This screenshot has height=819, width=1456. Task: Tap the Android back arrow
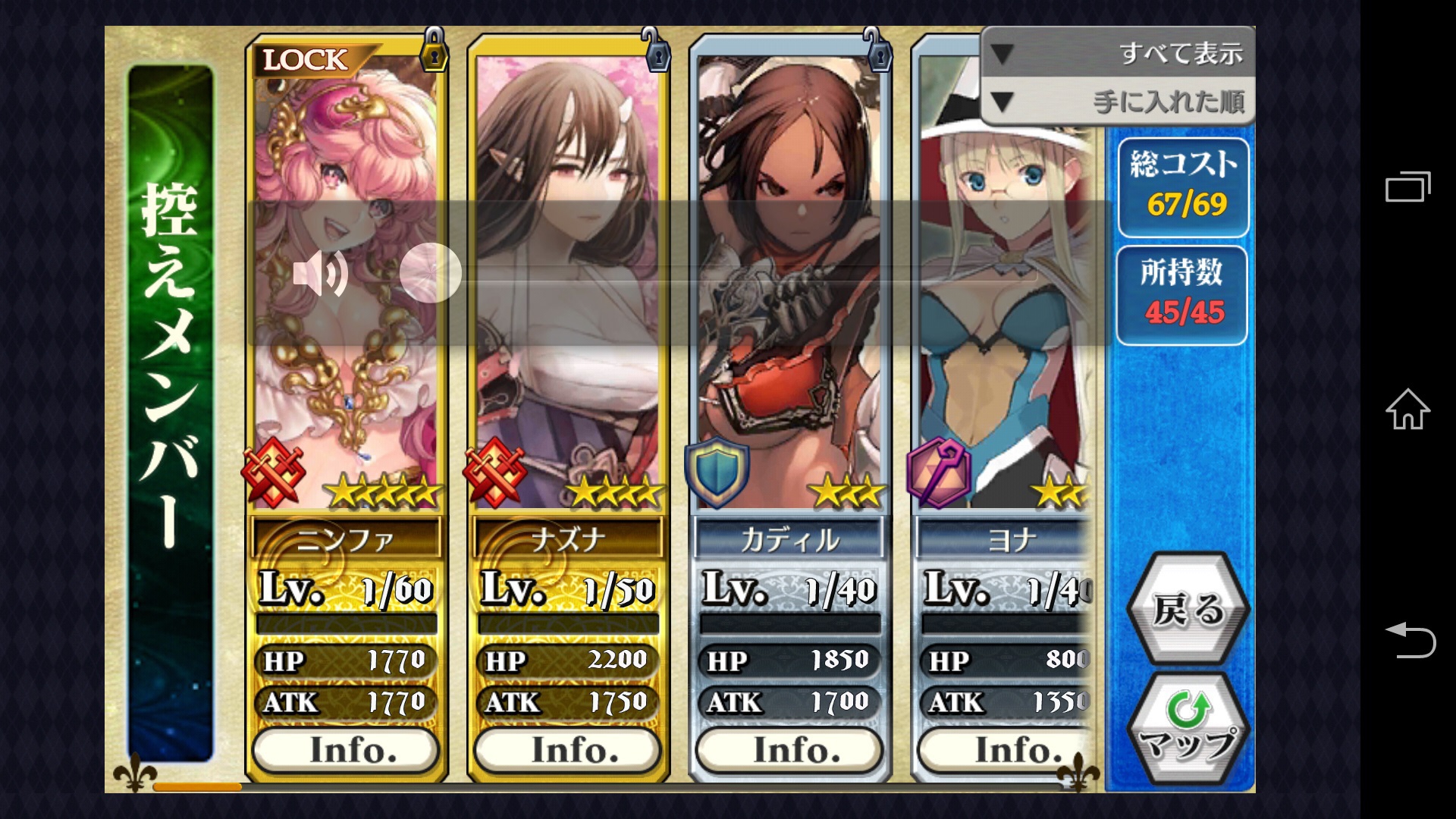(x=1409, y=639)
